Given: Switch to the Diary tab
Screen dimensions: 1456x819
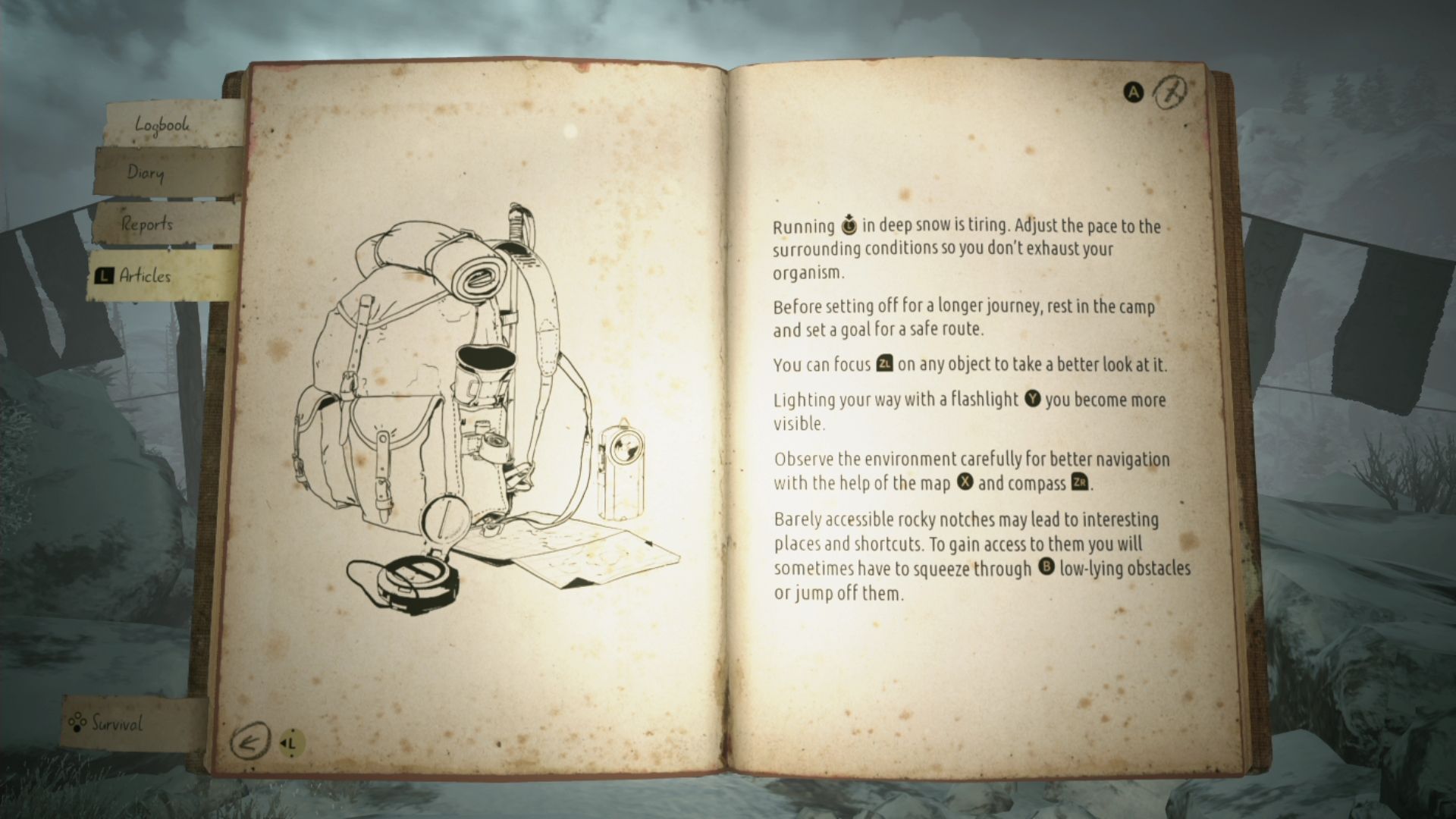Looking at the screenshot, I should click(146, 173).
